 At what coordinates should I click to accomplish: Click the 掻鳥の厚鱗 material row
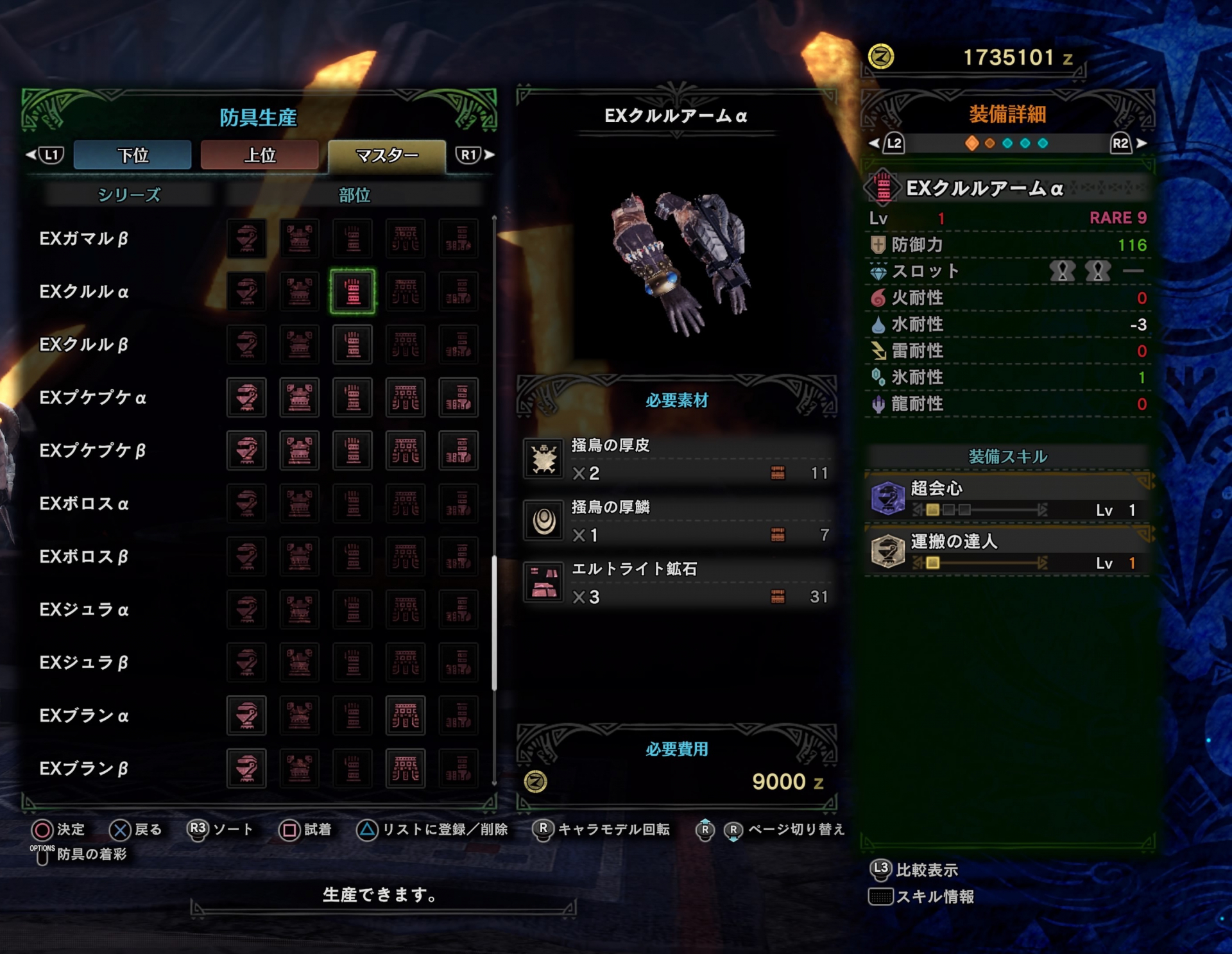(677, 520)
